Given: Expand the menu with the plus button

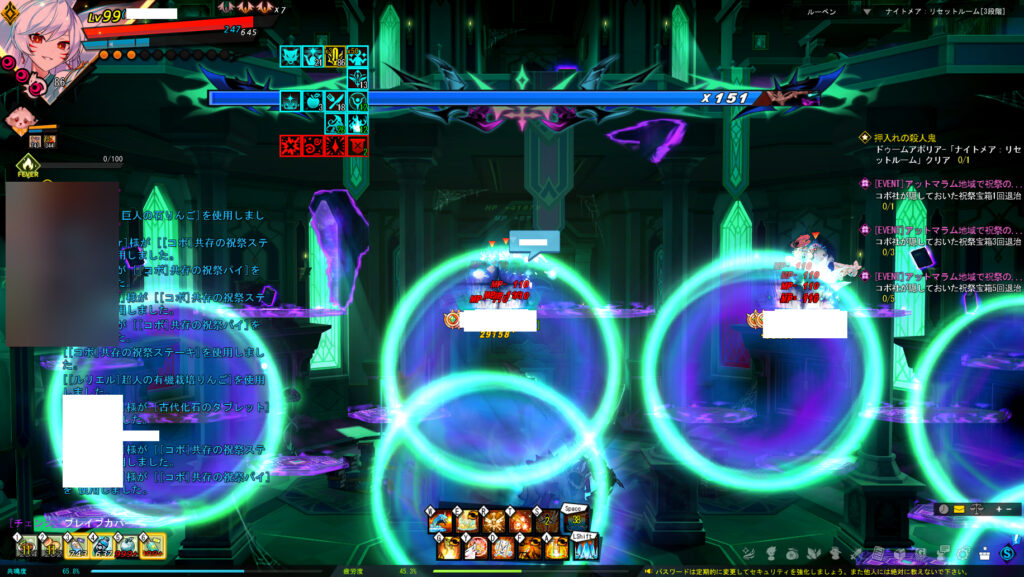Looking at the screenshot, I should (x=997, y=509).
